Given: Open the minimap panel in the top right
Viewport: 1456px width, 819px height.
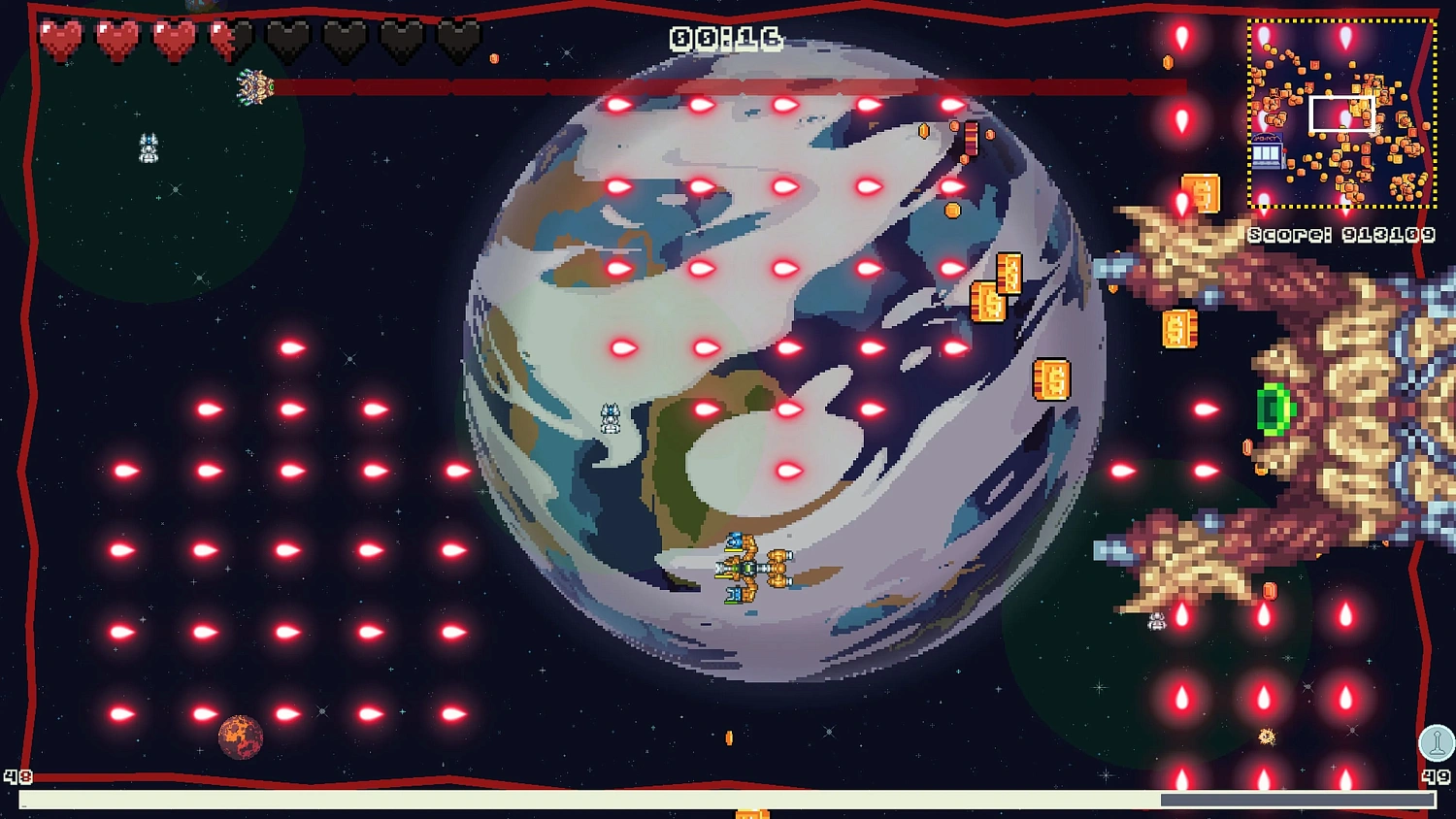Looking at the screenshot, I should pyautogui.click(x=1342, y=112).
